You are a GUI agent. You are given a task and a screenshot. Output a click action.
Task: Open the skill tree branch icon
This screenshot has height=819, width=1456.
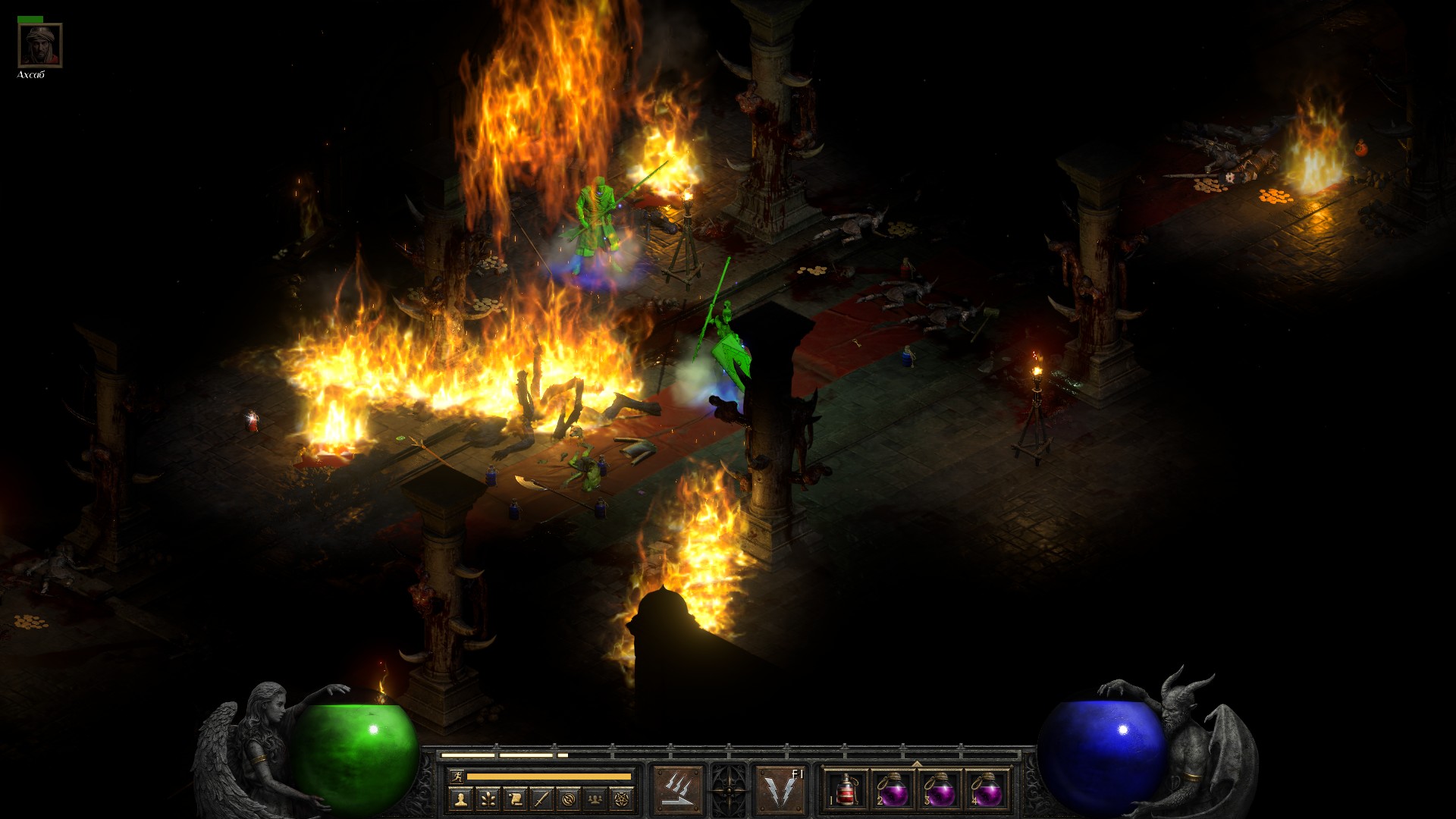point(488,799)
